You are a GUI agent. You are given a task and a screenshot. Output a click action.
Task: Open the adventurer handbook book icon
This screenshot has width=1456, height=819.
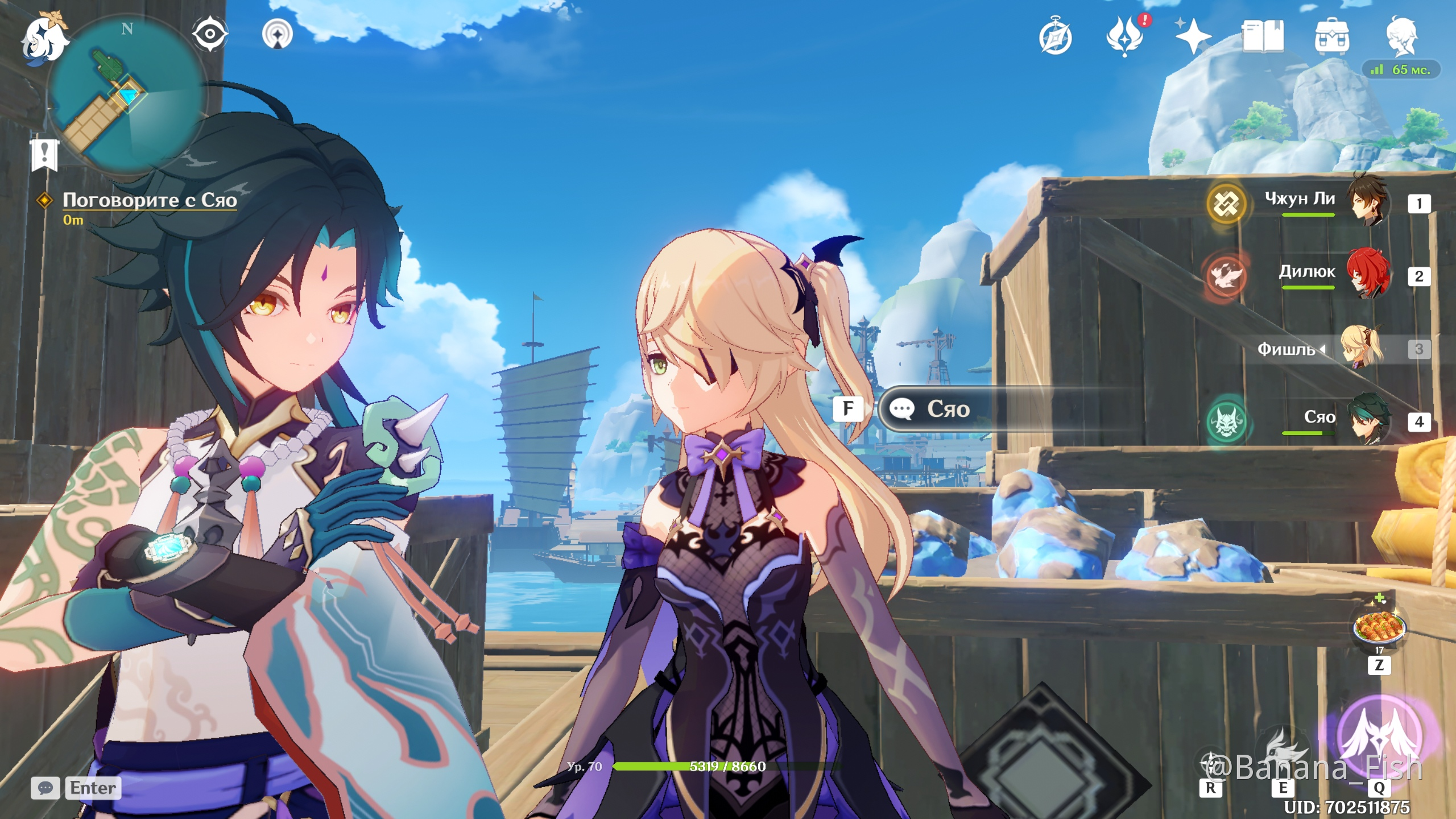1263,36
